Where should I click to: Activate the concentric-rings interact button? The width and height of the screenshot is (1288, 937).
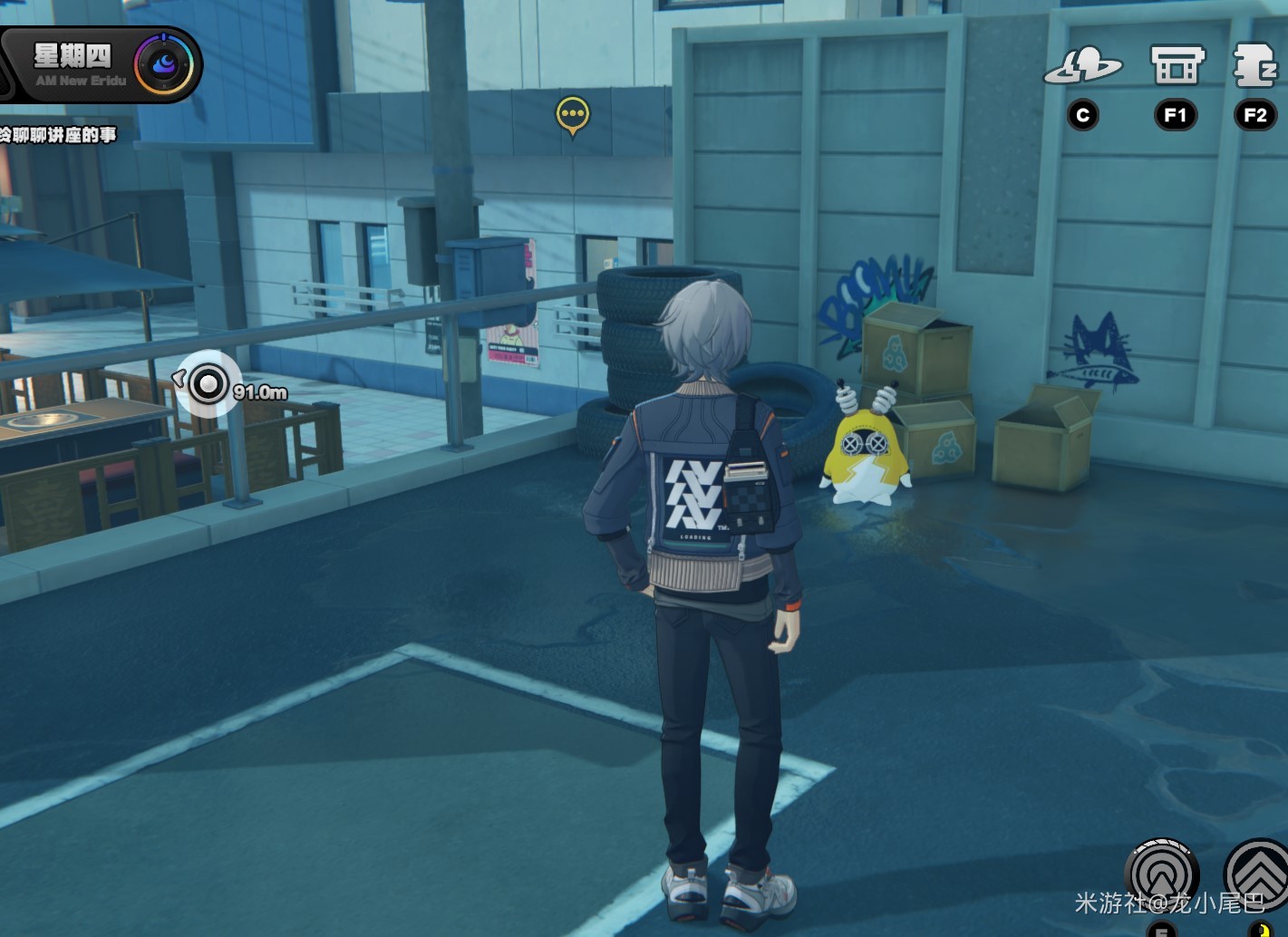click(1161, 874)
